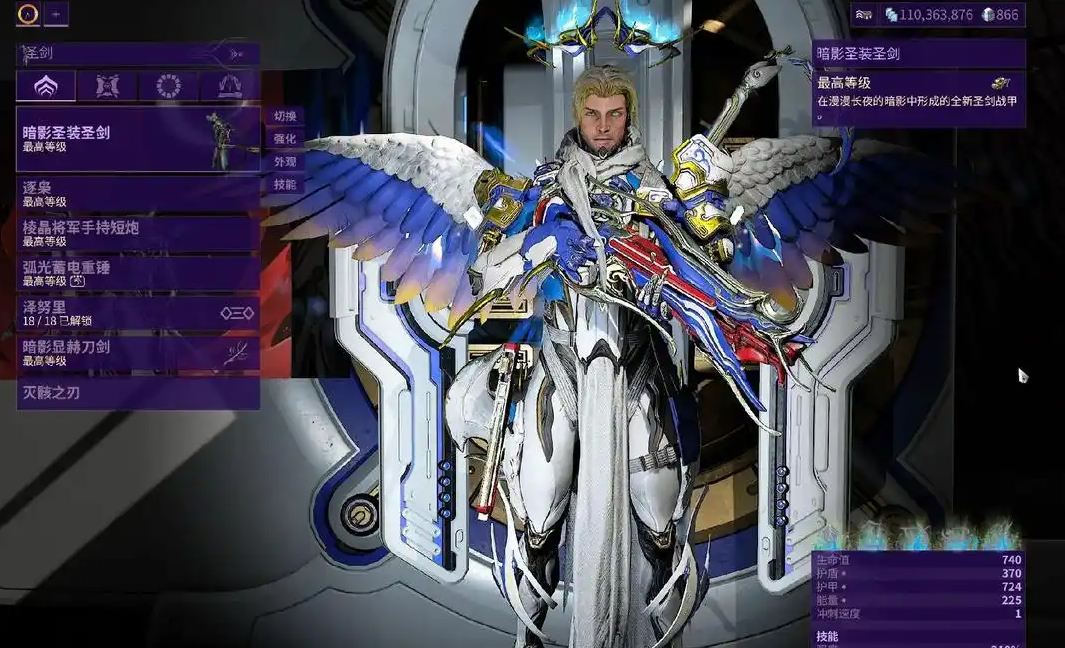
Task: Click the gold ring icon at top-left
Action: (27, 14)
